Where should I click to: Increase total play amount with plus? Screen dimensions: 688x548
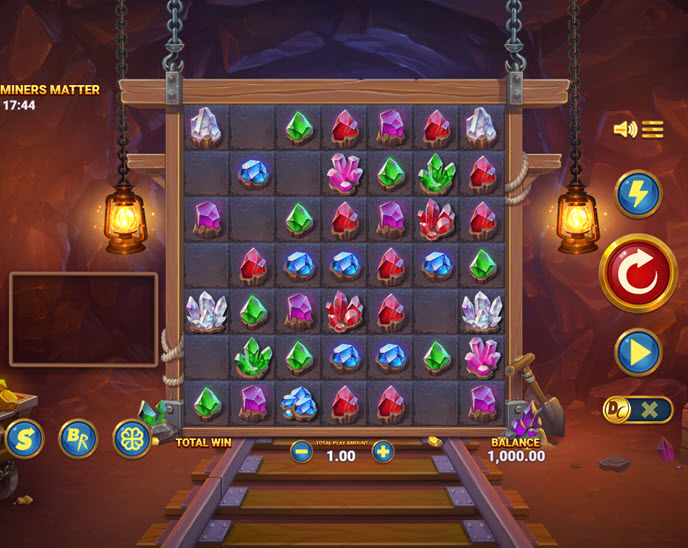[383, 452]
